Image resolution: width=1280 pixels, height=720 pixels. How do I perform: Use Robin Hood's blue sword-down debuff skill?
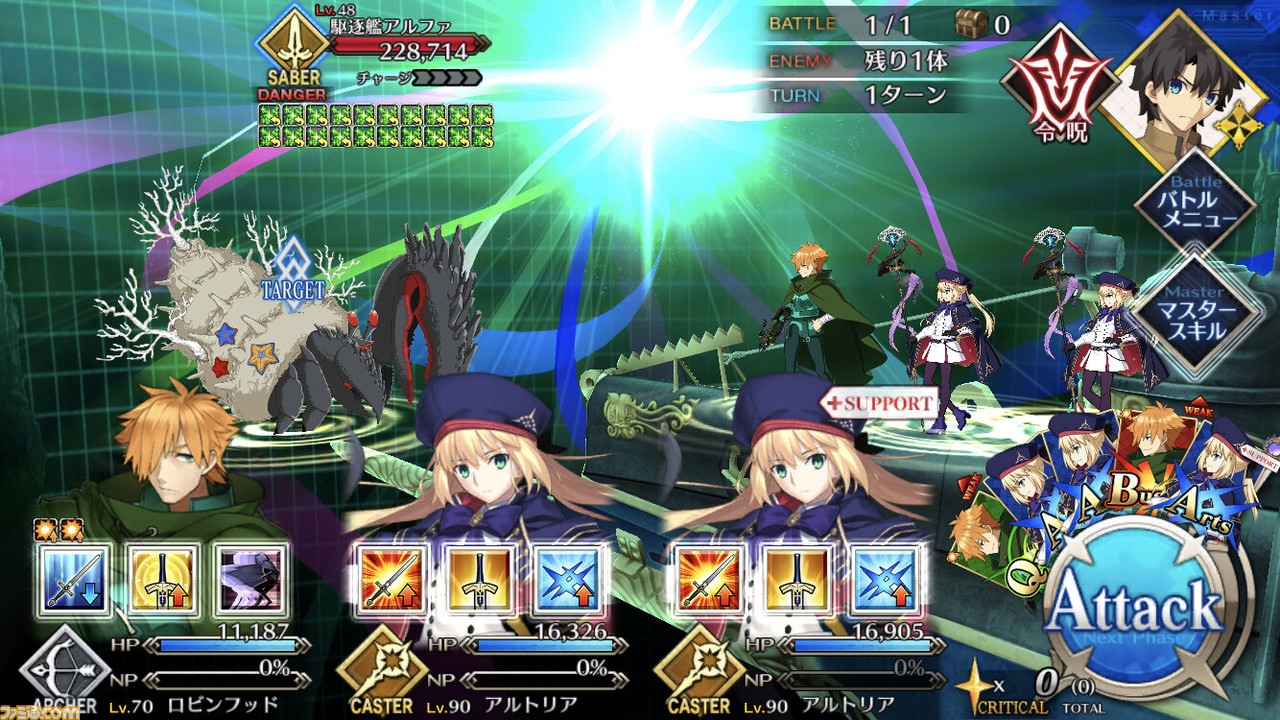coord(74,580)
